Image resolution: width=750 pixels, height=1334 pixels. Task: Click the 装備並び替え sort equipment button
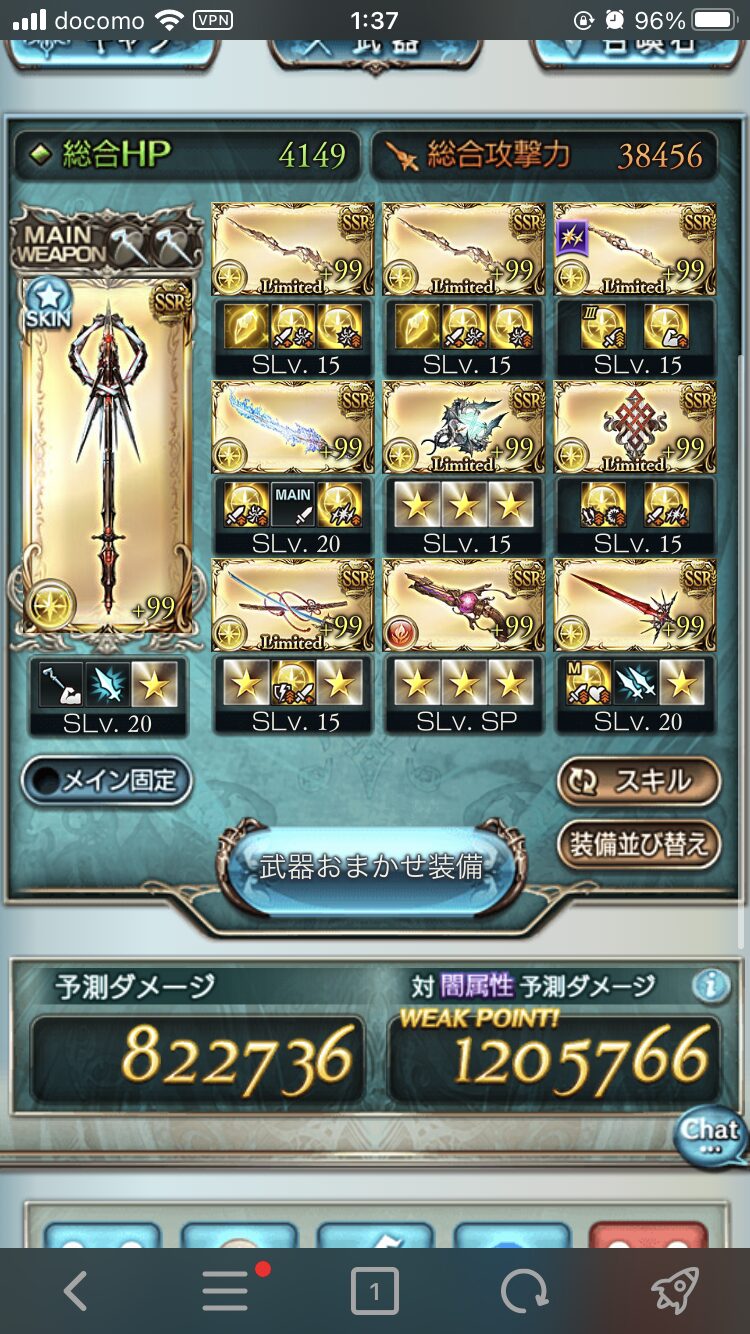pyautogui.click(x=638, y=843)
